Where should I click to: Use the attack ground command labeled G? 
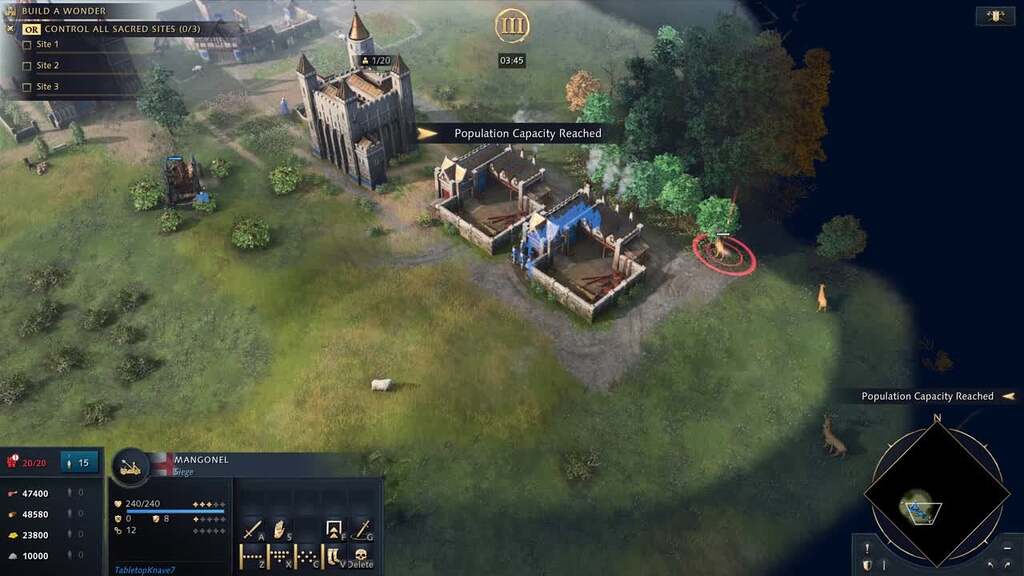[x=362, y=528]
